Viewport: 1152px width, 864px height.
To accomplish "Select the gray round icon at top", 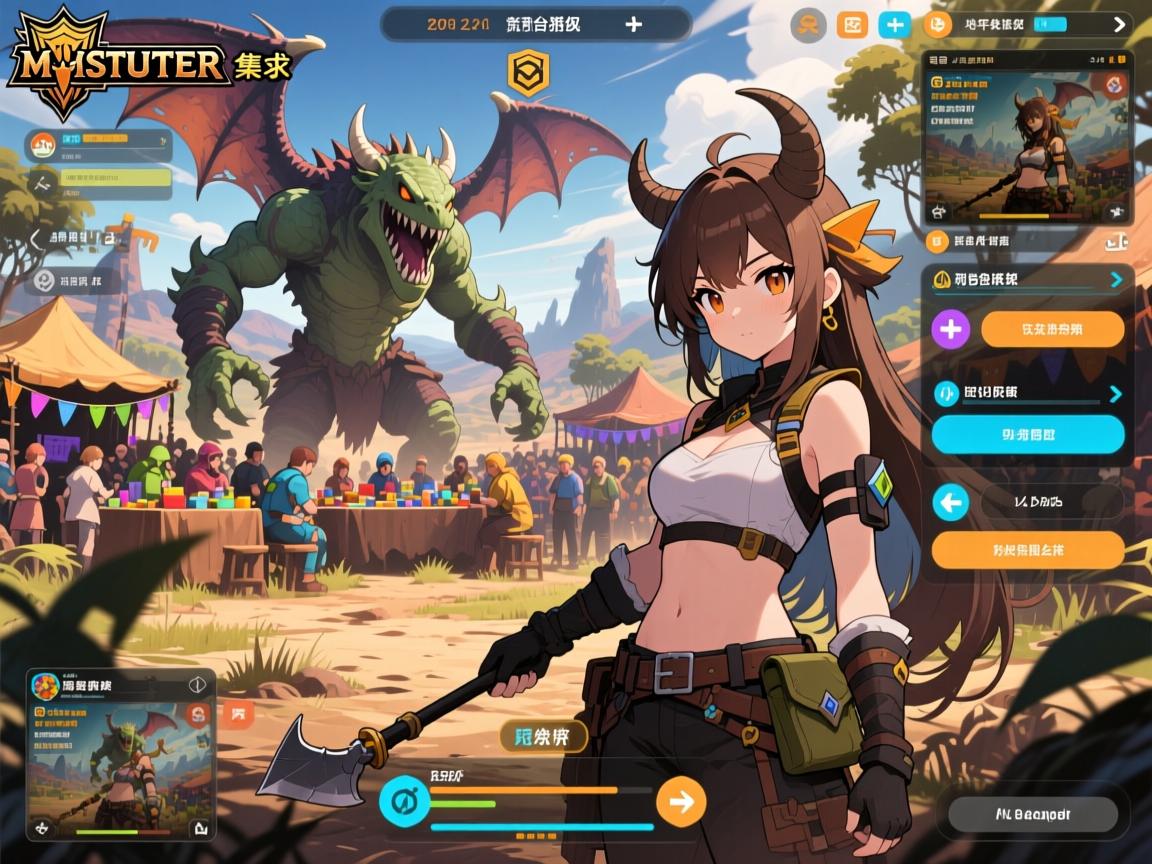I will (x=808, y=25).
